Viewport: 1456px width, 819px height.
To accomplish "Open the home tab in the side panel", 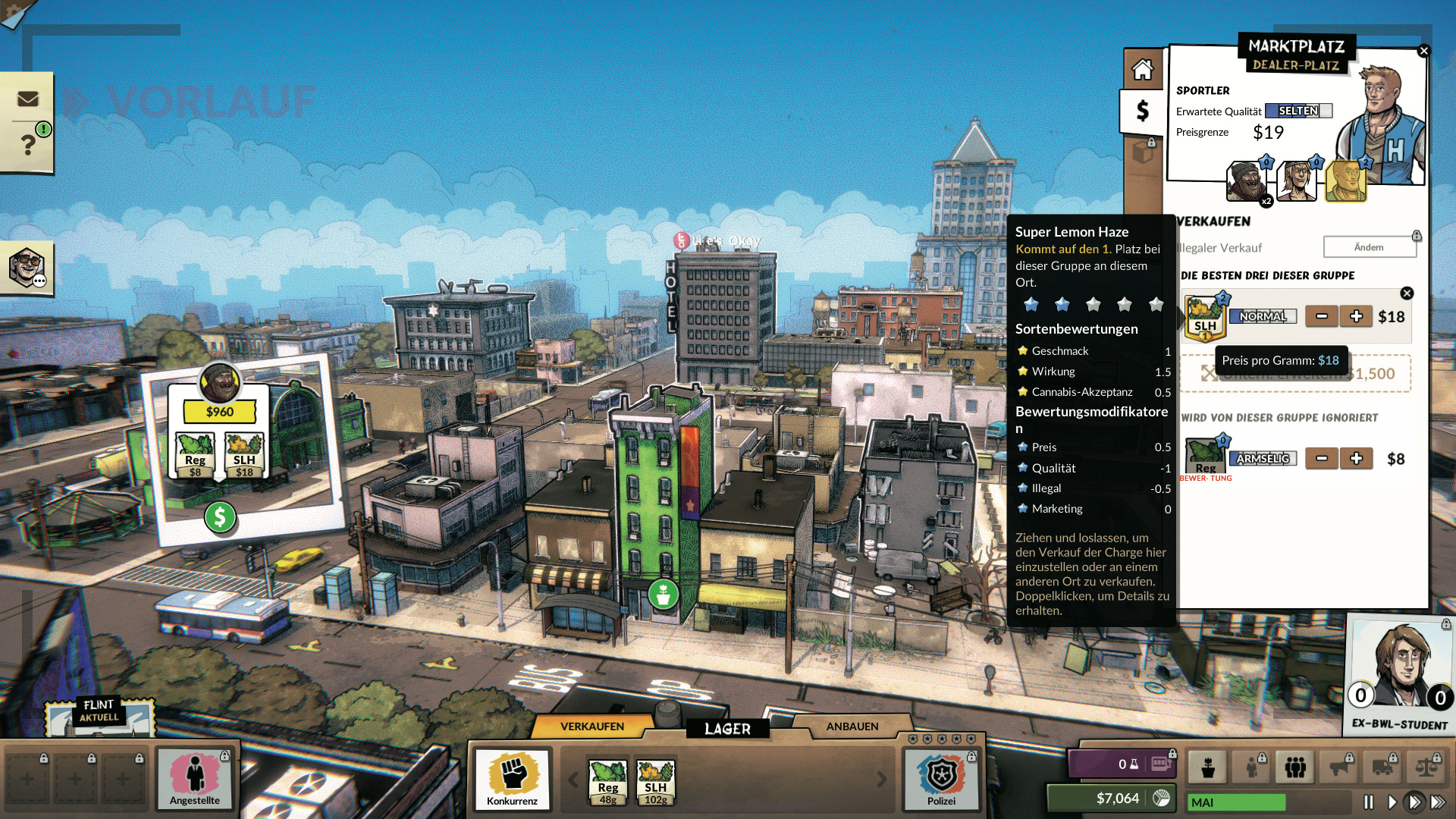I will [x=1142, y=70].
